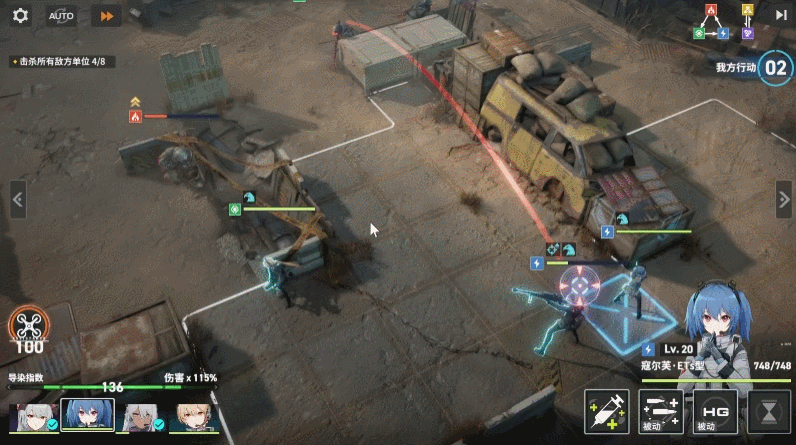Click the left side arrow
Image resolution: width=796 pixels, height=445 pixels.
click(x=17, y=199)
